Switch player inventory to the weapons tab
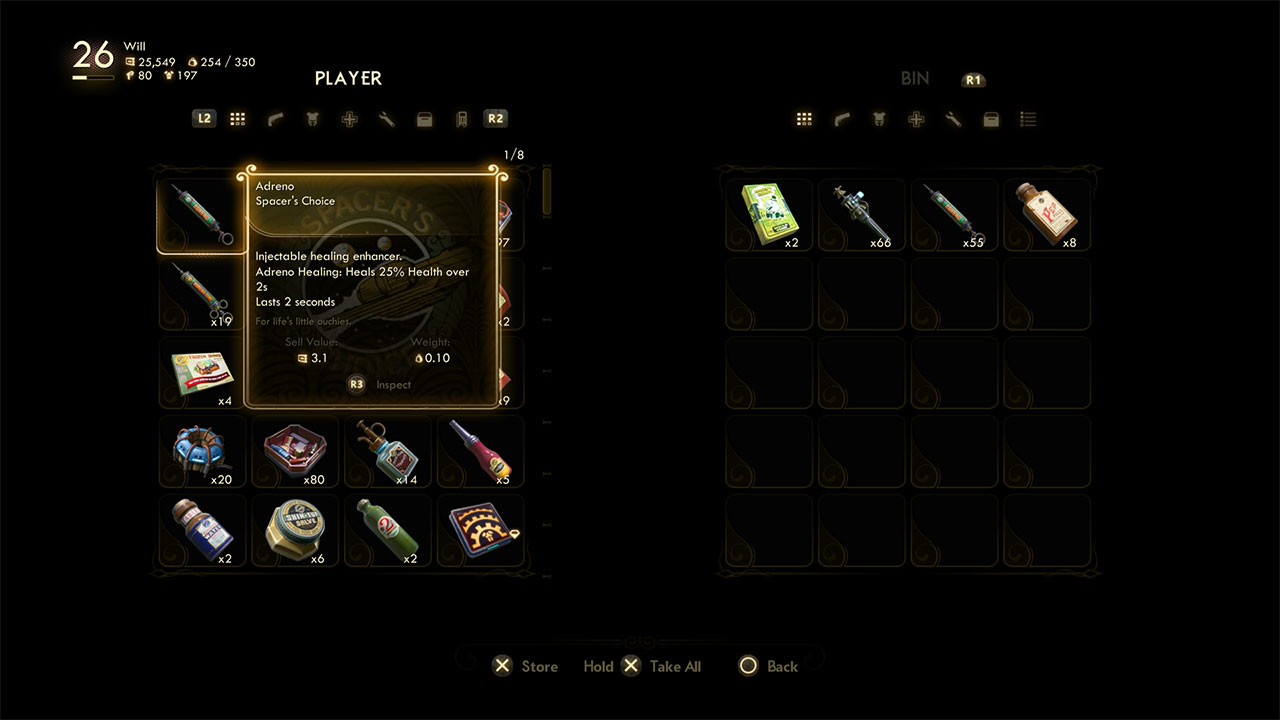 [275, 119]
